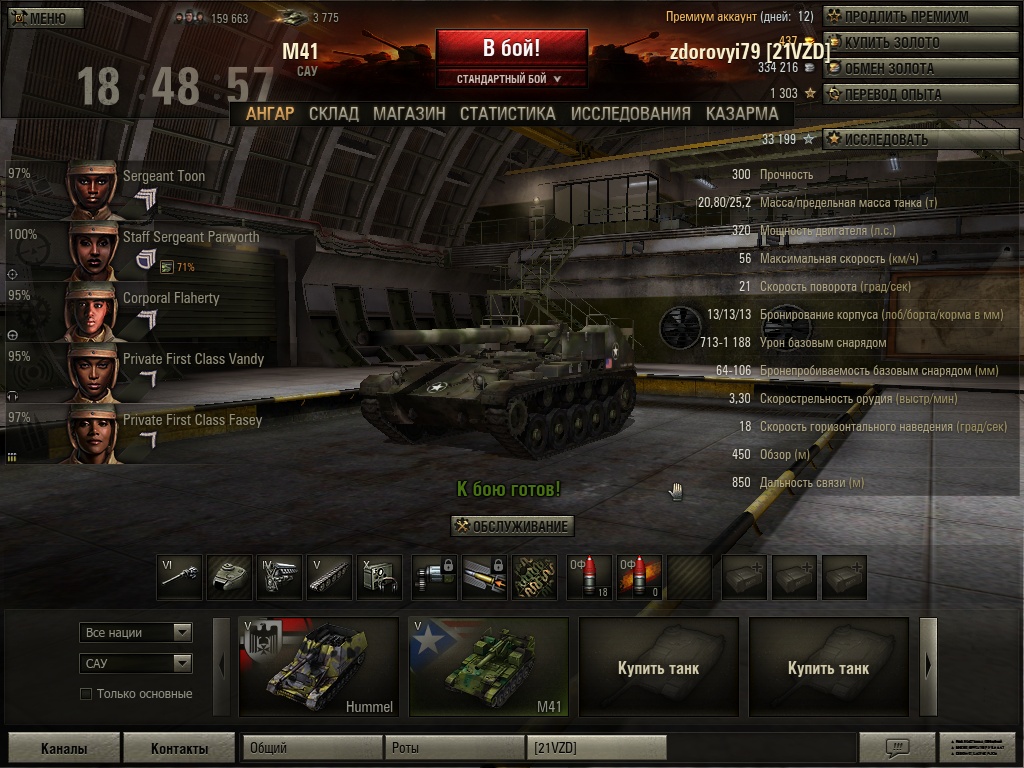Image resolution: width=1024 pixels, height=768 pixels.
Task: Show the СТАТИСТИКА tab
Action: 507,113
